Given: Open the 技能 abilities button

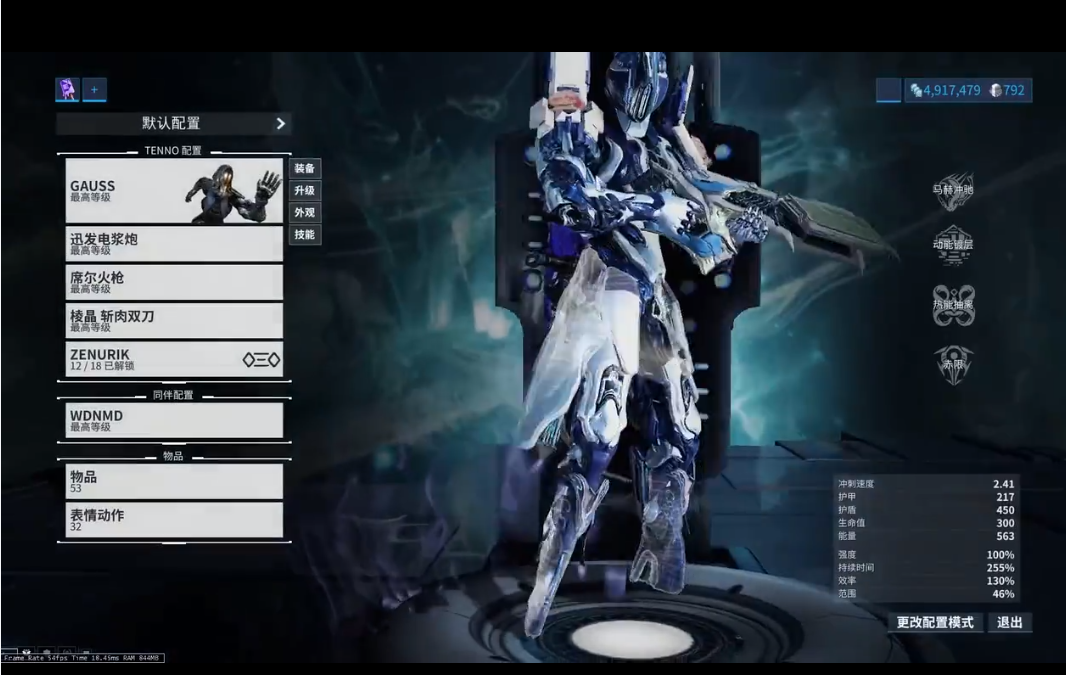Looking at the screenshot, I should [305, 234].
